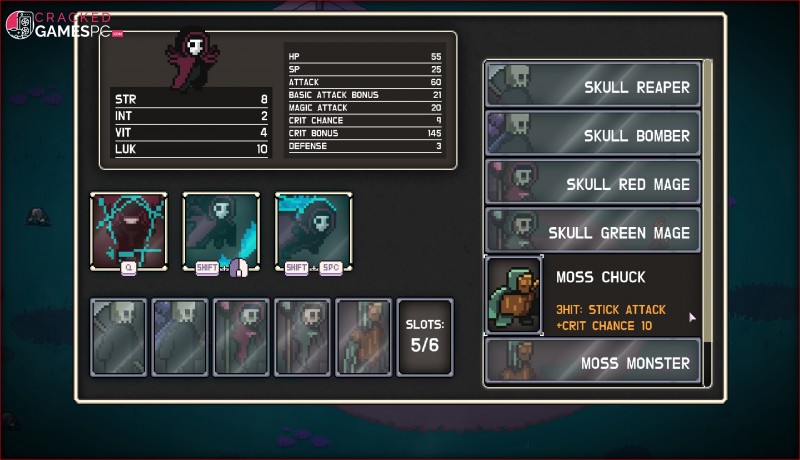The image size is (800, 460).
Task: Choose the Moss Chuck entry
Action: (x=593, y=295)
